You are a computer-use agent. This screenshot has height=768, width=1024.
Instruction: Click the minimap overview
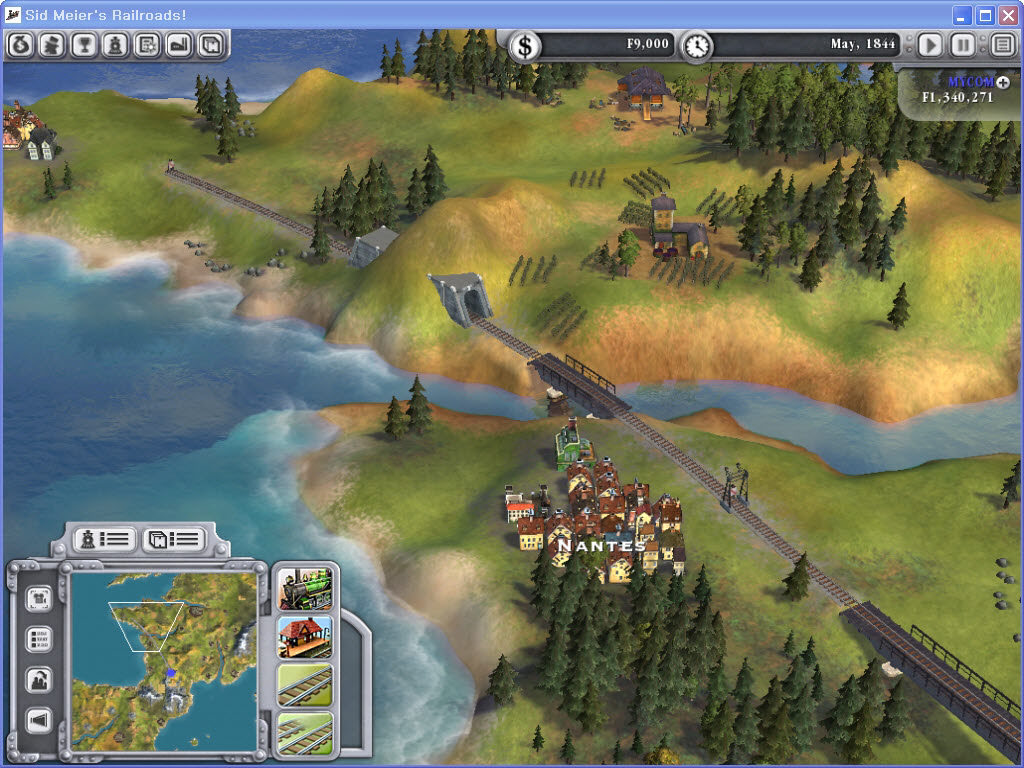pyautogui.click(x=163, y=660)
